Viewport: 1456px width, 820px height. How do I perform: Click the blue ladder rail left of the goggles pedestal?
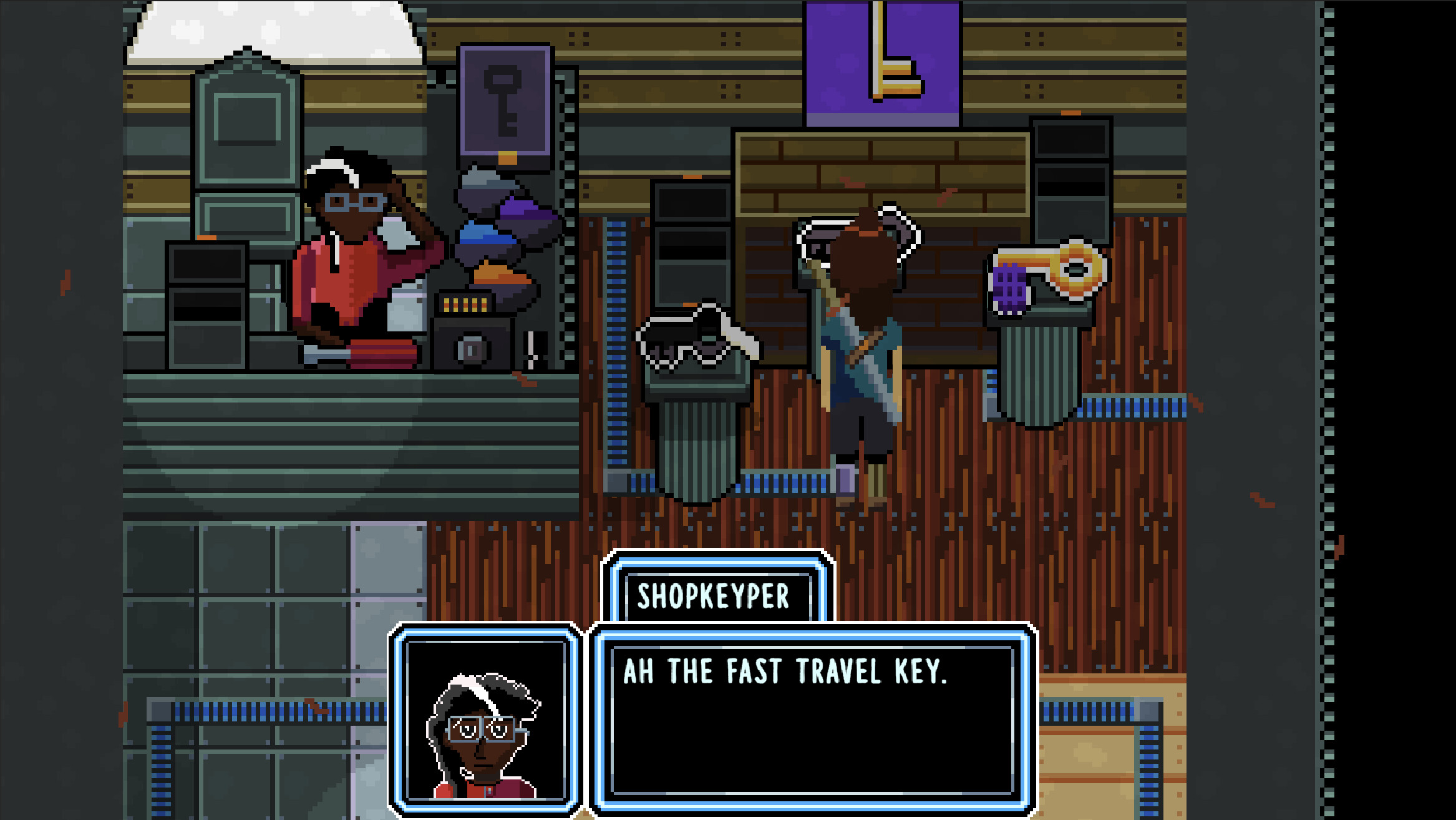coord(618,337)
